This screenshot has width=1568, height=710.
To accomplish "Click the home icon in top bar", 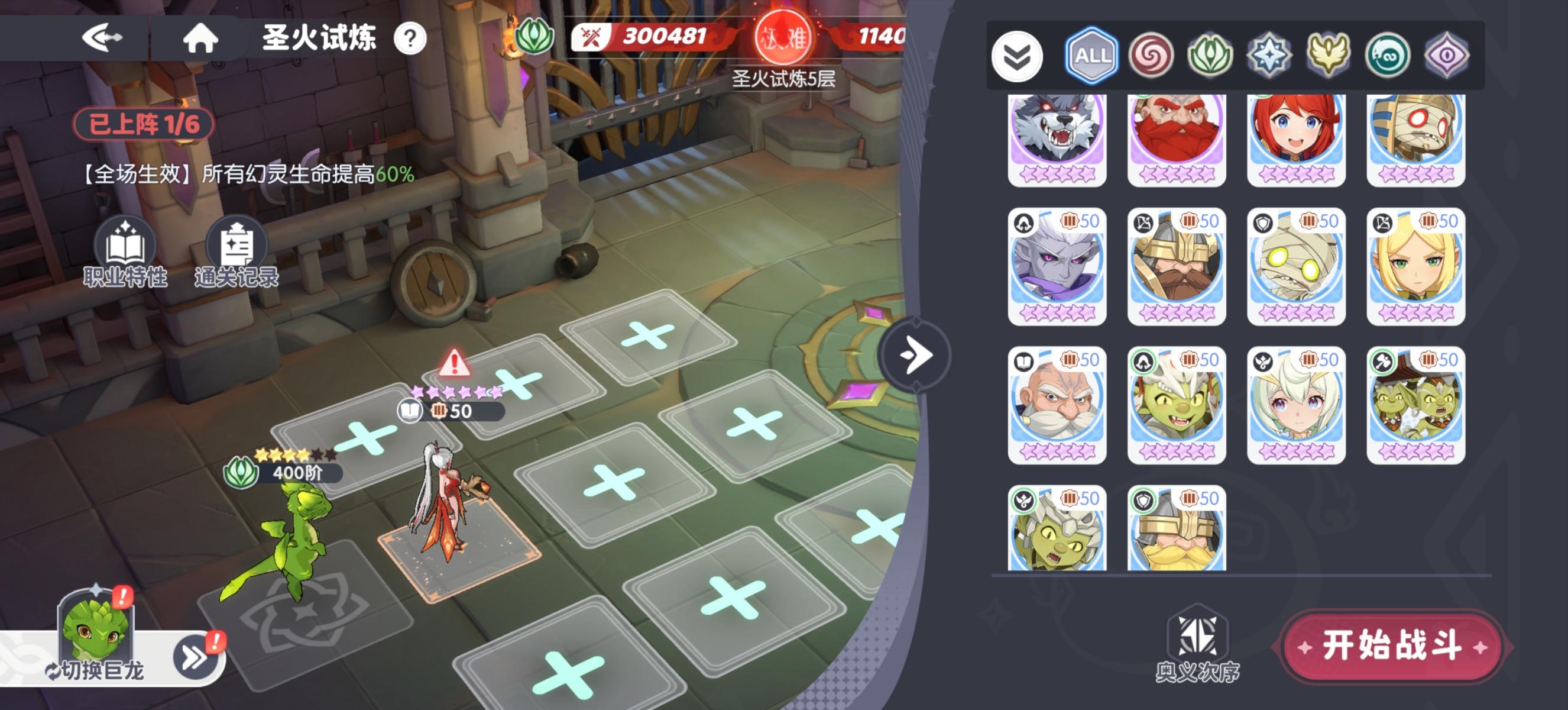I will tap(202, 38).
